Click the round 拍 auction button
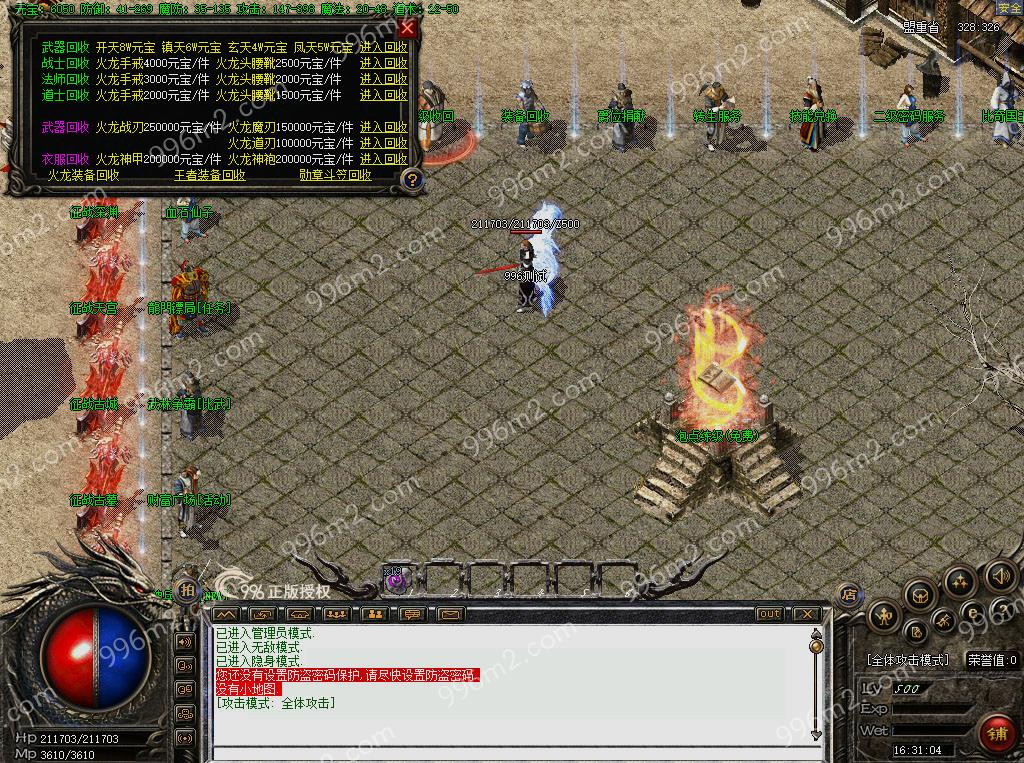Viewport: 1024px width, 763px height. tap(187, 588)
